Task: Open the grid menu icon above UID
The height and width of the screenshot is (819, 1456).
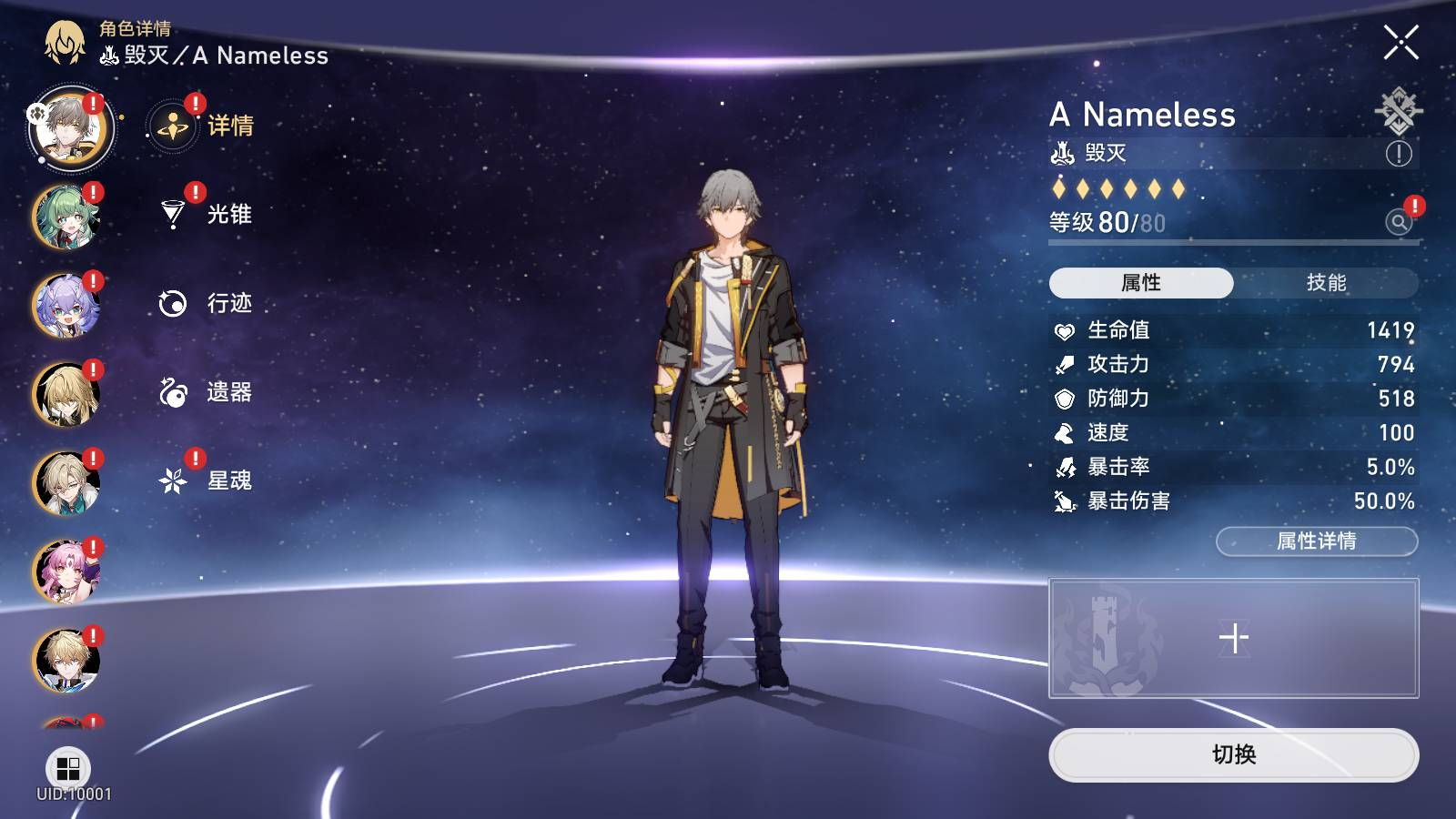Action: click(x=68, y=769)
